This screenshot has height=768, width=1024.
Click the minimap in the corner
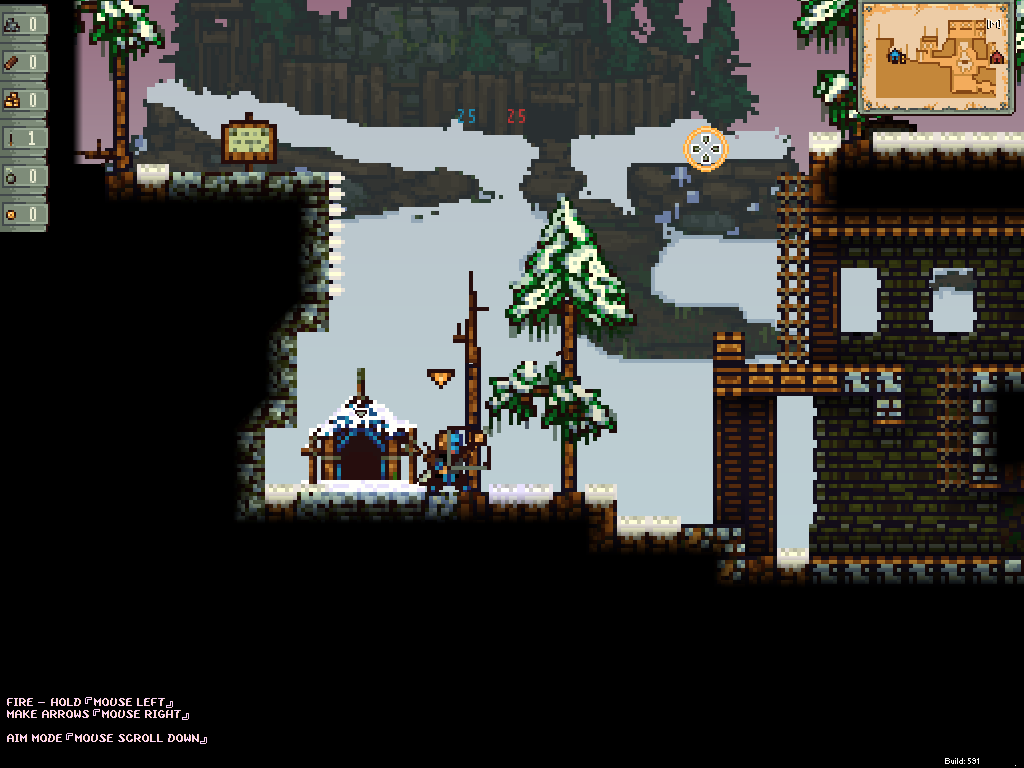click(936, 56)
